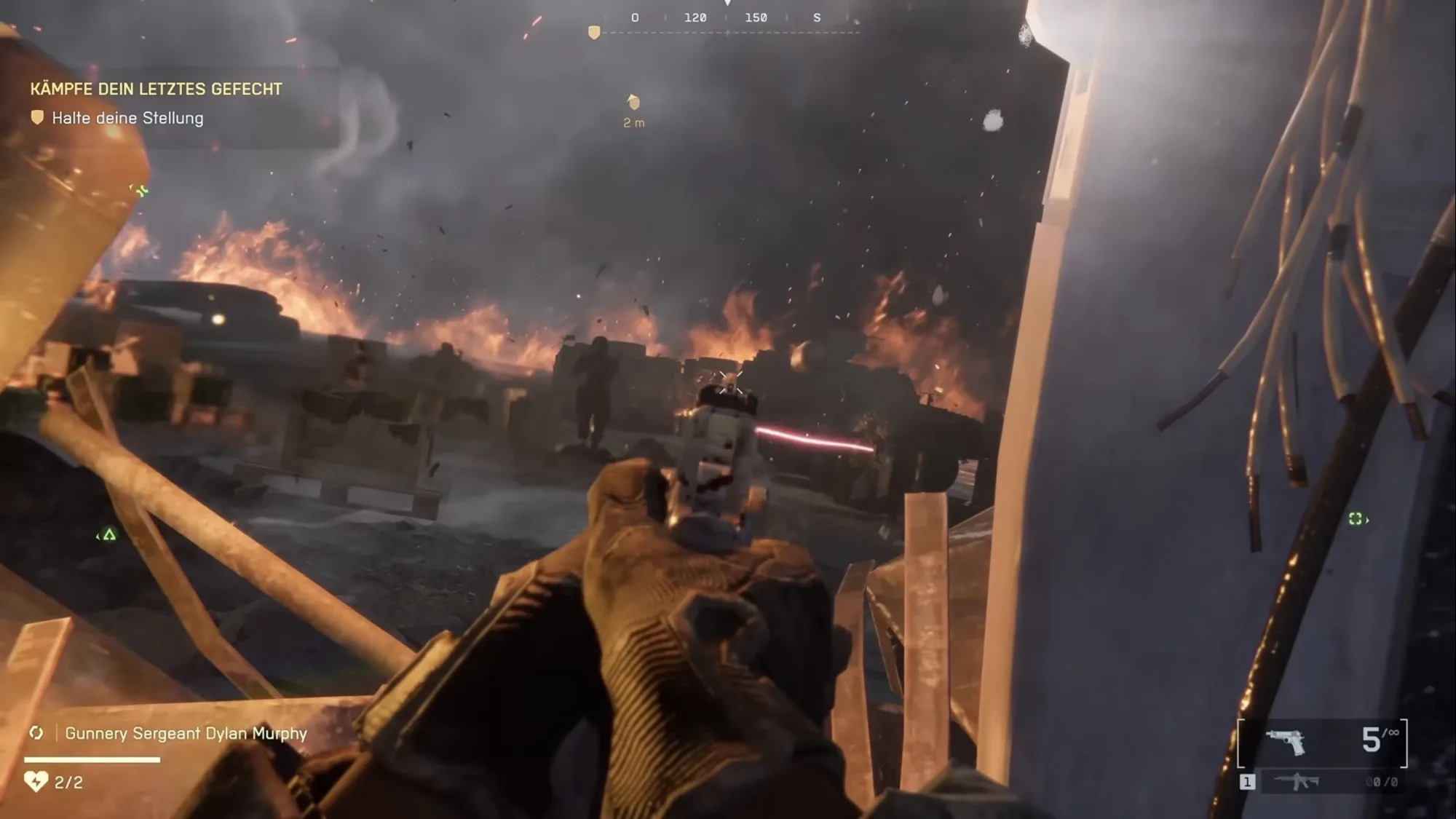Image resolution: width=1456 pixels, height=819 pixels.
Task: Switch to the assault rifle slot
Action: click(1297, 782)
